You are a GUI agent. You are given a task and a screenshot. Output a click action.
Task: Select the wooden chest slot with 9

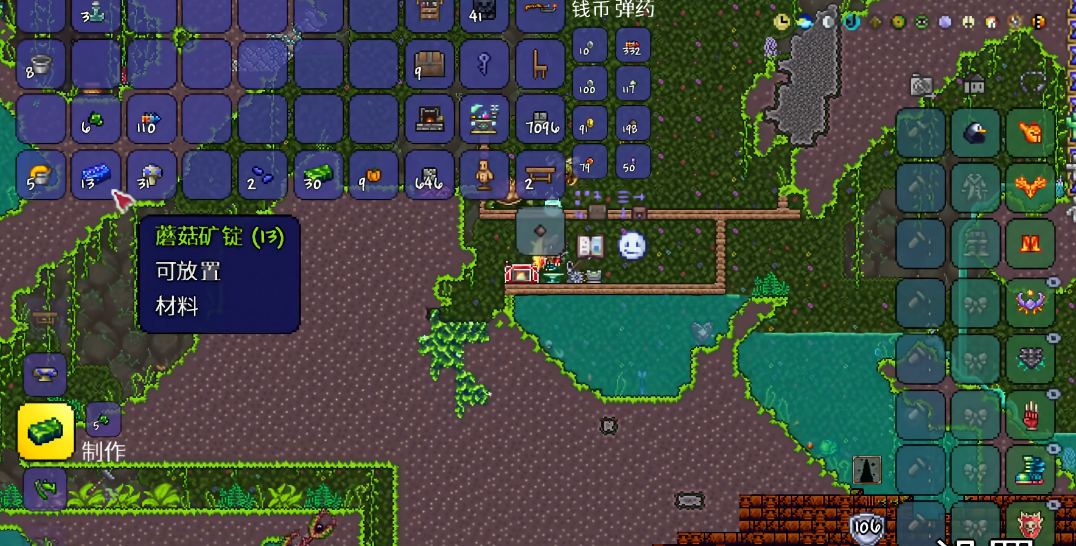[x=430, y=65]
